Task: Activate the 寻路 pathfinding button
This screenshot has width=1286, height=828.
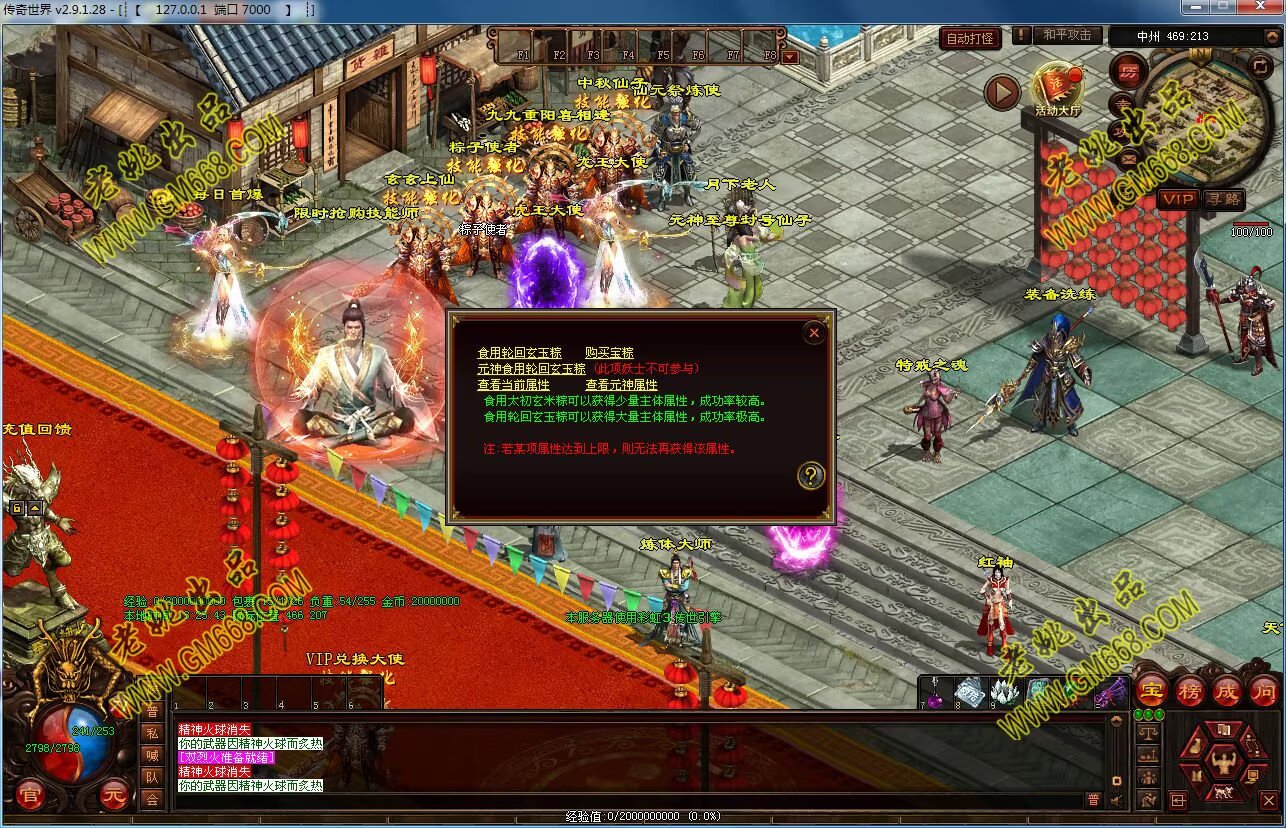Action: 1223,199
